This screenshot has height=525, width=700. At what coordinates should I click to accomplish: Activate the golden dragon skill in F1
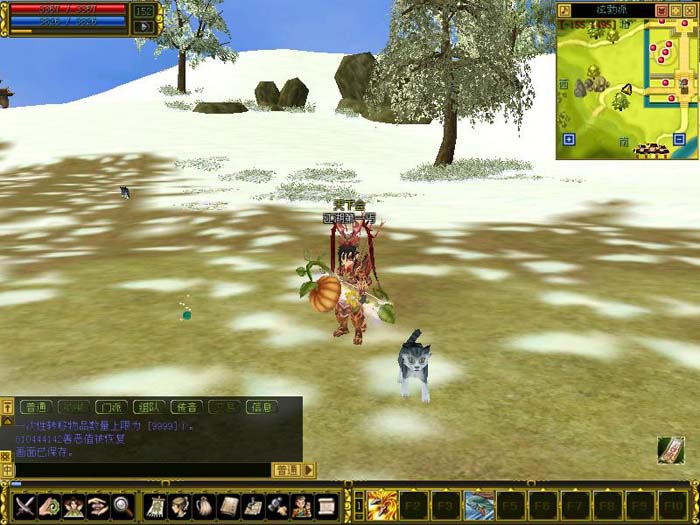coord(382,505)
